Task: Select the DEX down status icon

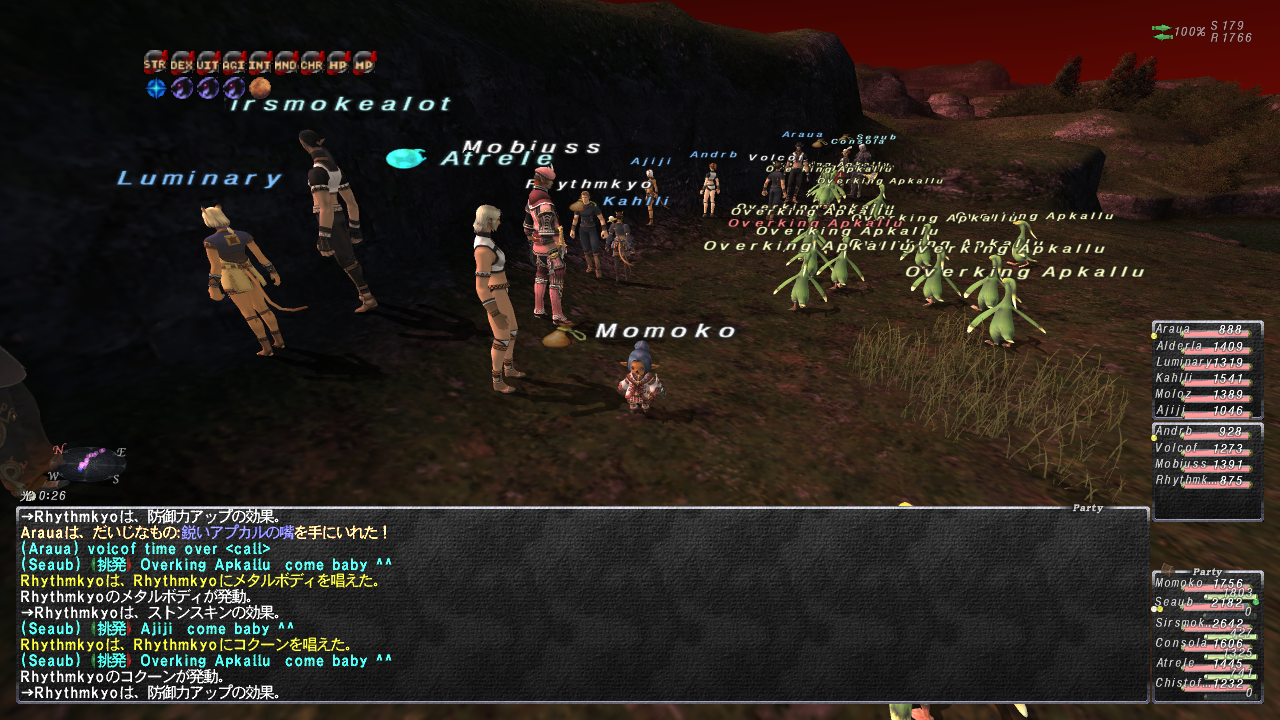Action: click(181, 63)
